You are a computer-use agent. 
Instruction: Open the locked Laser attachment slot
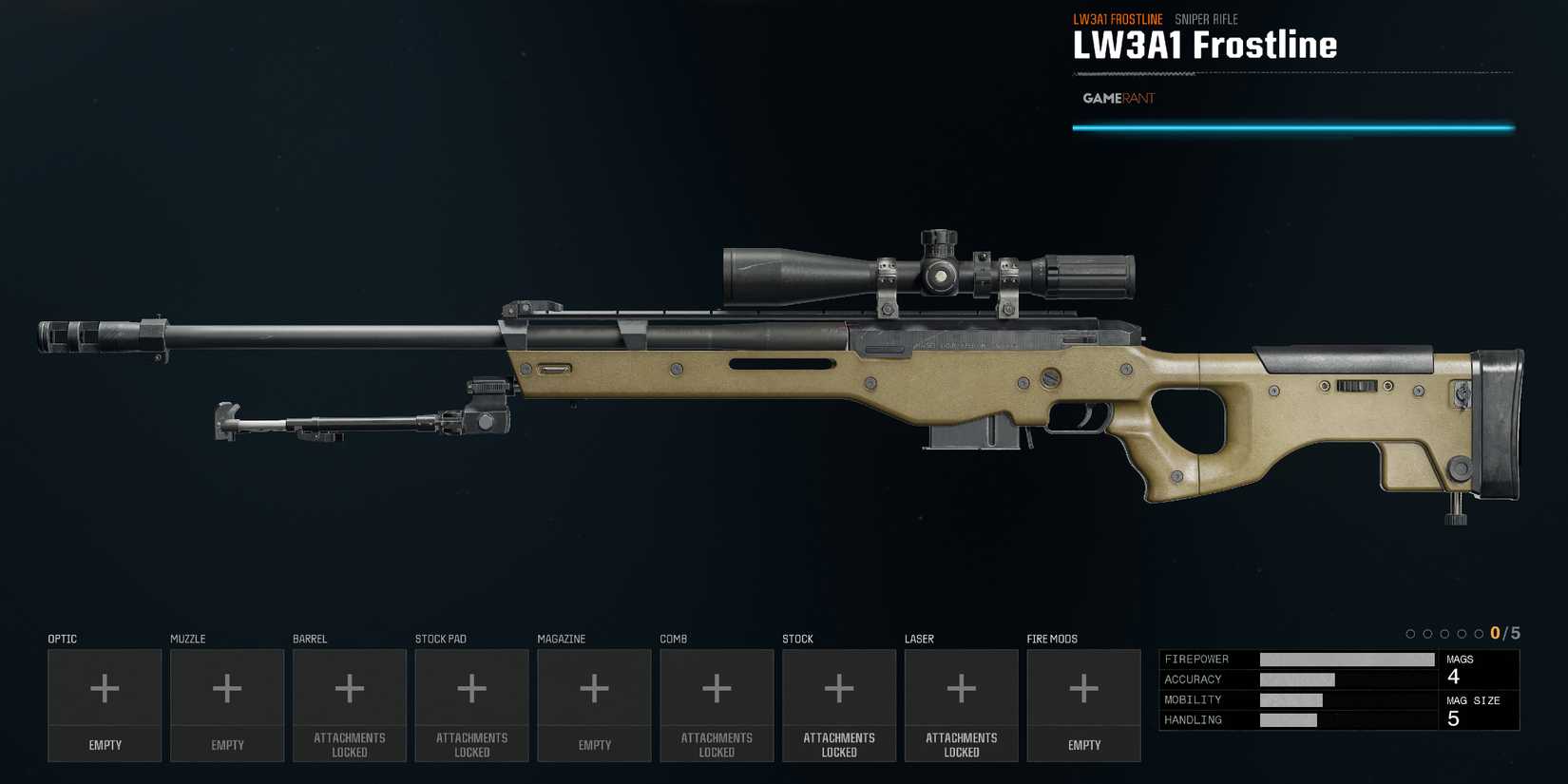(961, 703)
